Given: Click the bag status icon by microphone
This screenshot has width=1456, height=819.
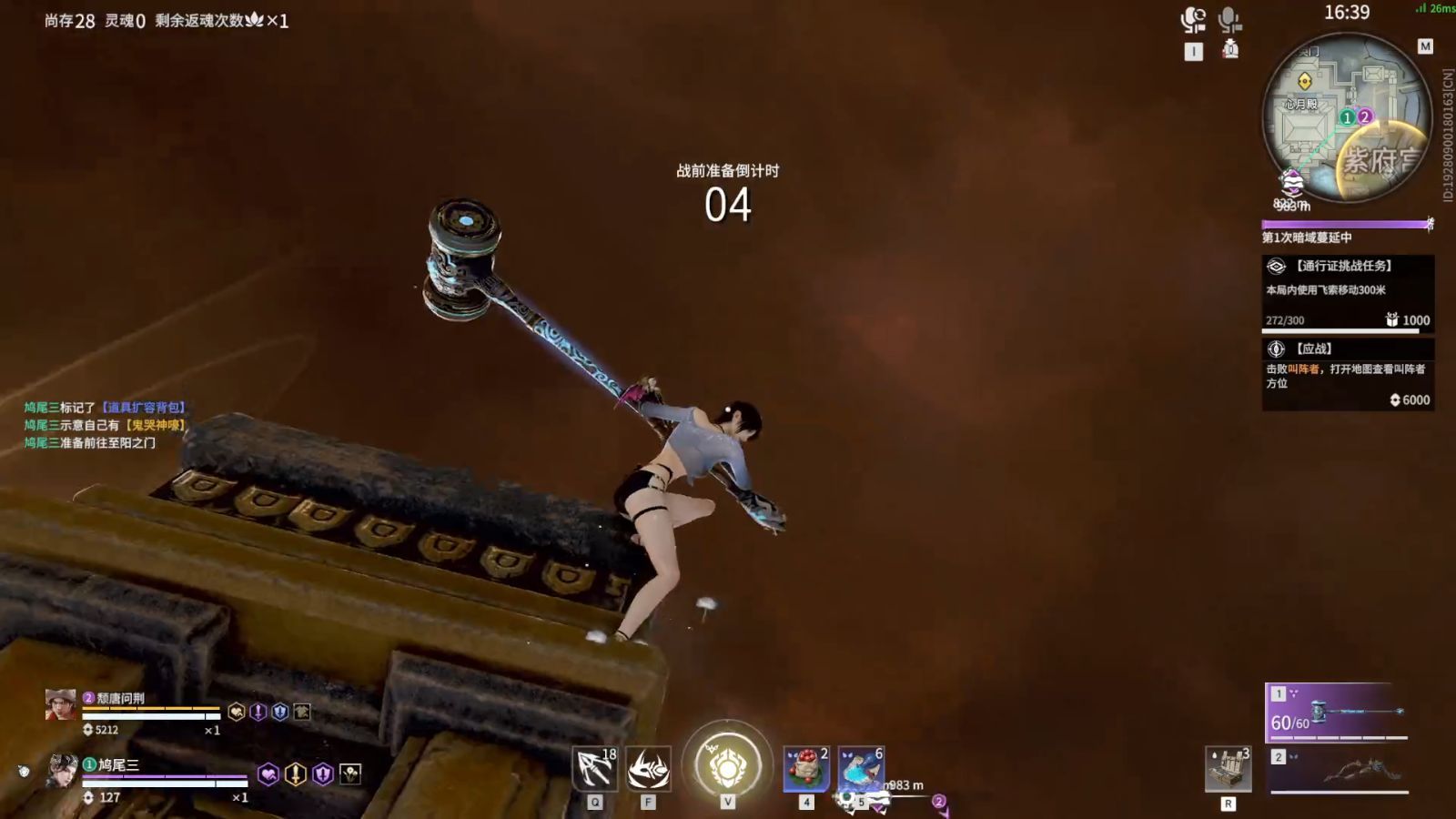Looking at the screenshot, I should pyautogui.click(x=1230, y=49).
